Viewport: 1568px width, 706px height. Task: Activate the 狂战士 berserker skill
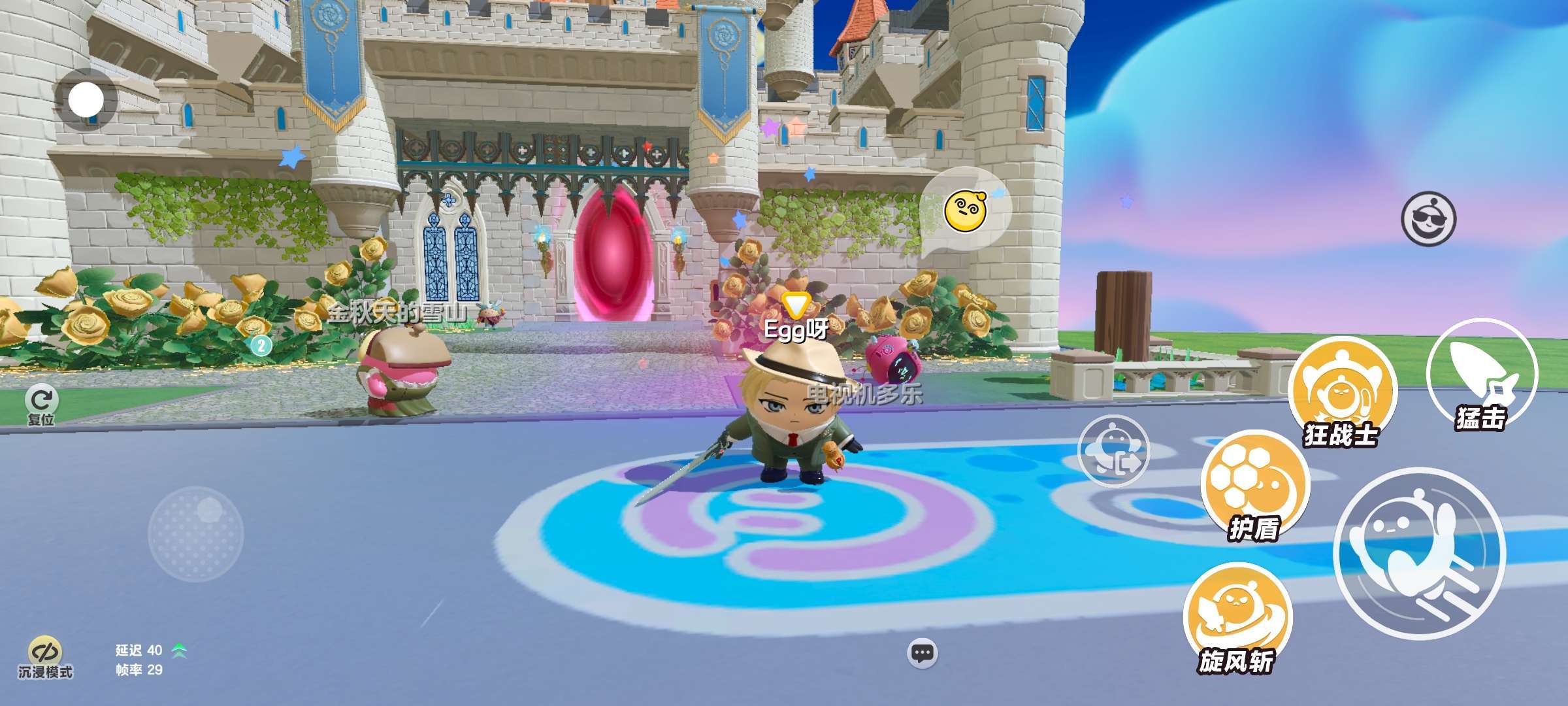click(1342, 392)
